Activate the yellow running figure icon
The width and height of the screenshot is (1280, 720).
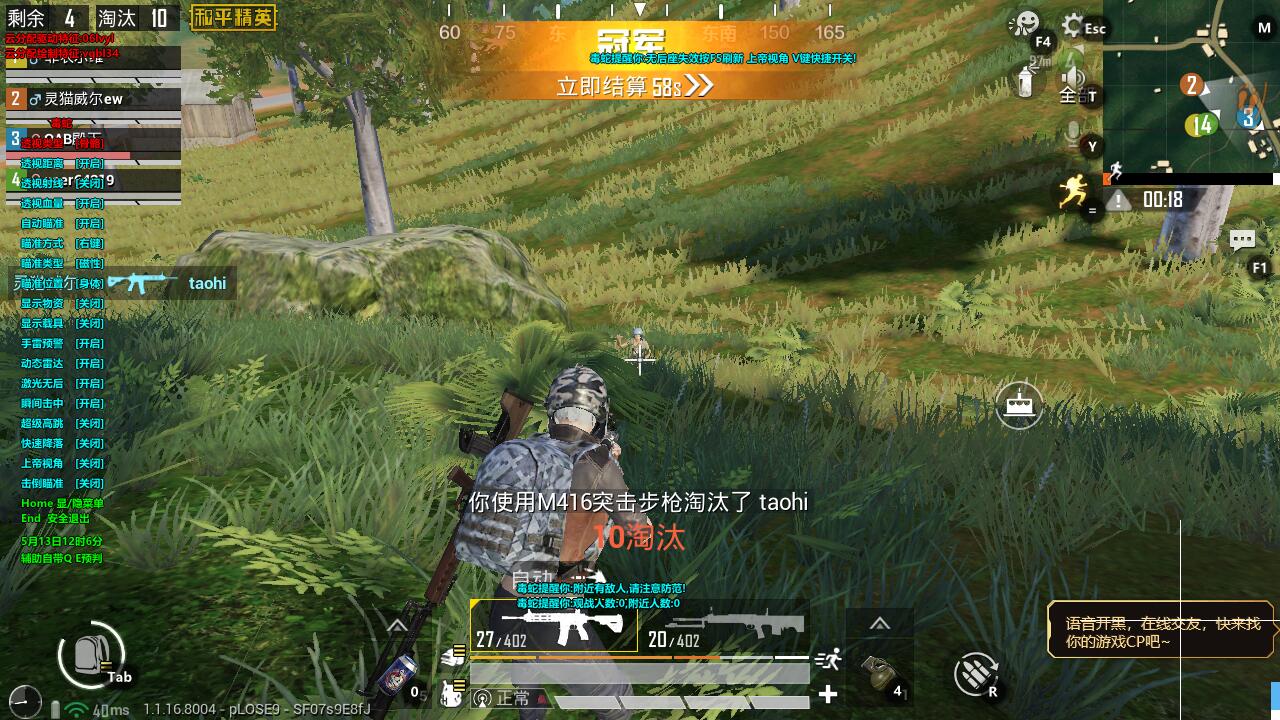click(1074, 190)
